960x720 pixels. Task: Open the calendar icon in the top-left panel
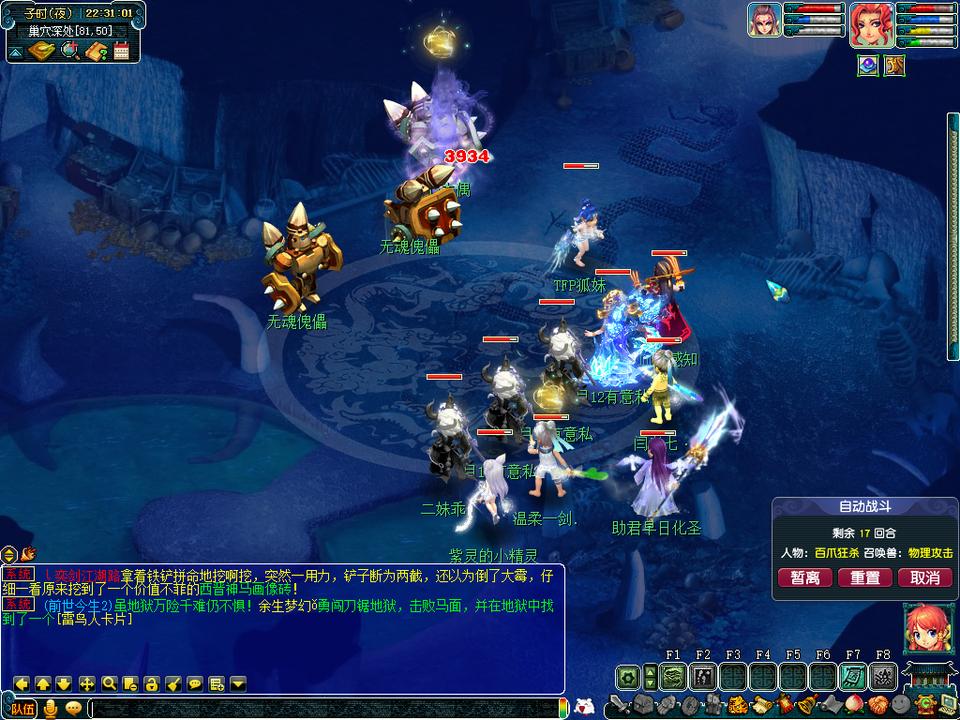point(121,51)
